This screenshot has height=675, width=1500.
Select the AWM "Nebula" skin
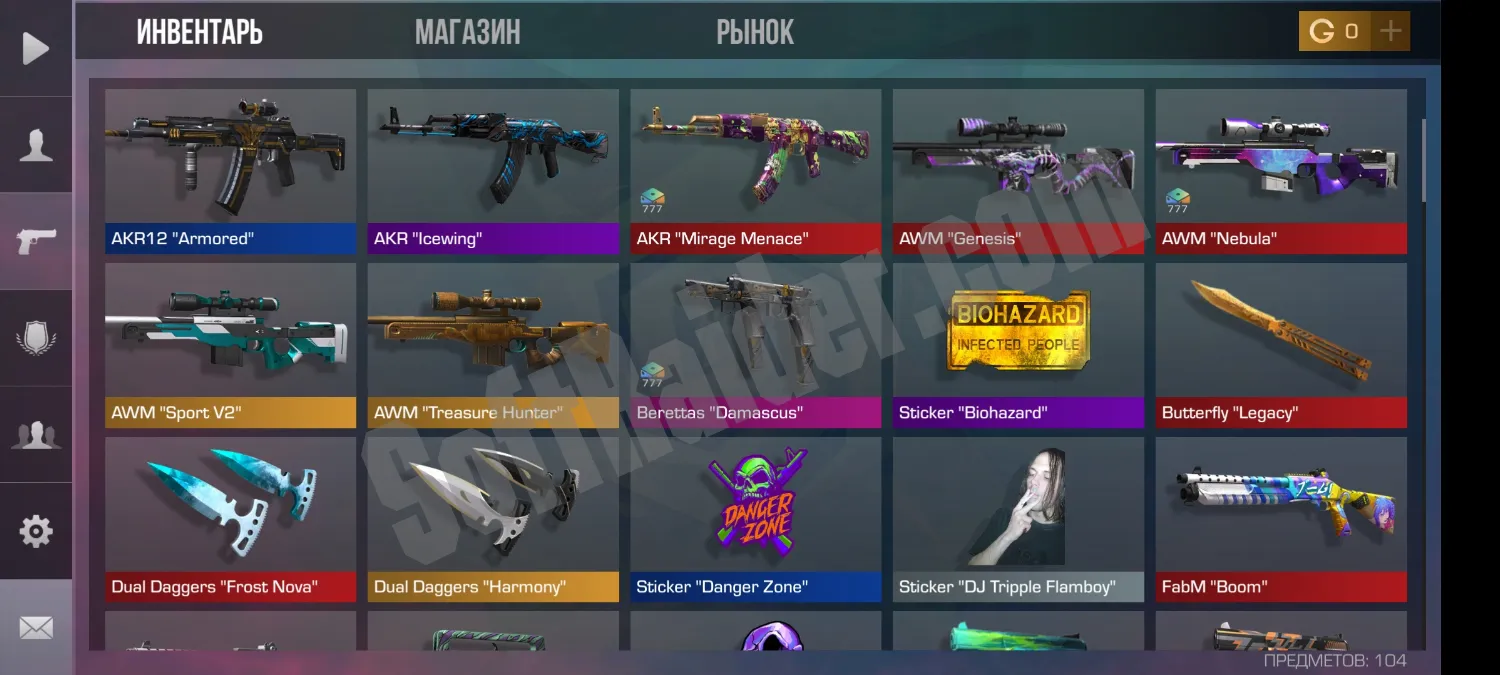tap(1281, 170)
